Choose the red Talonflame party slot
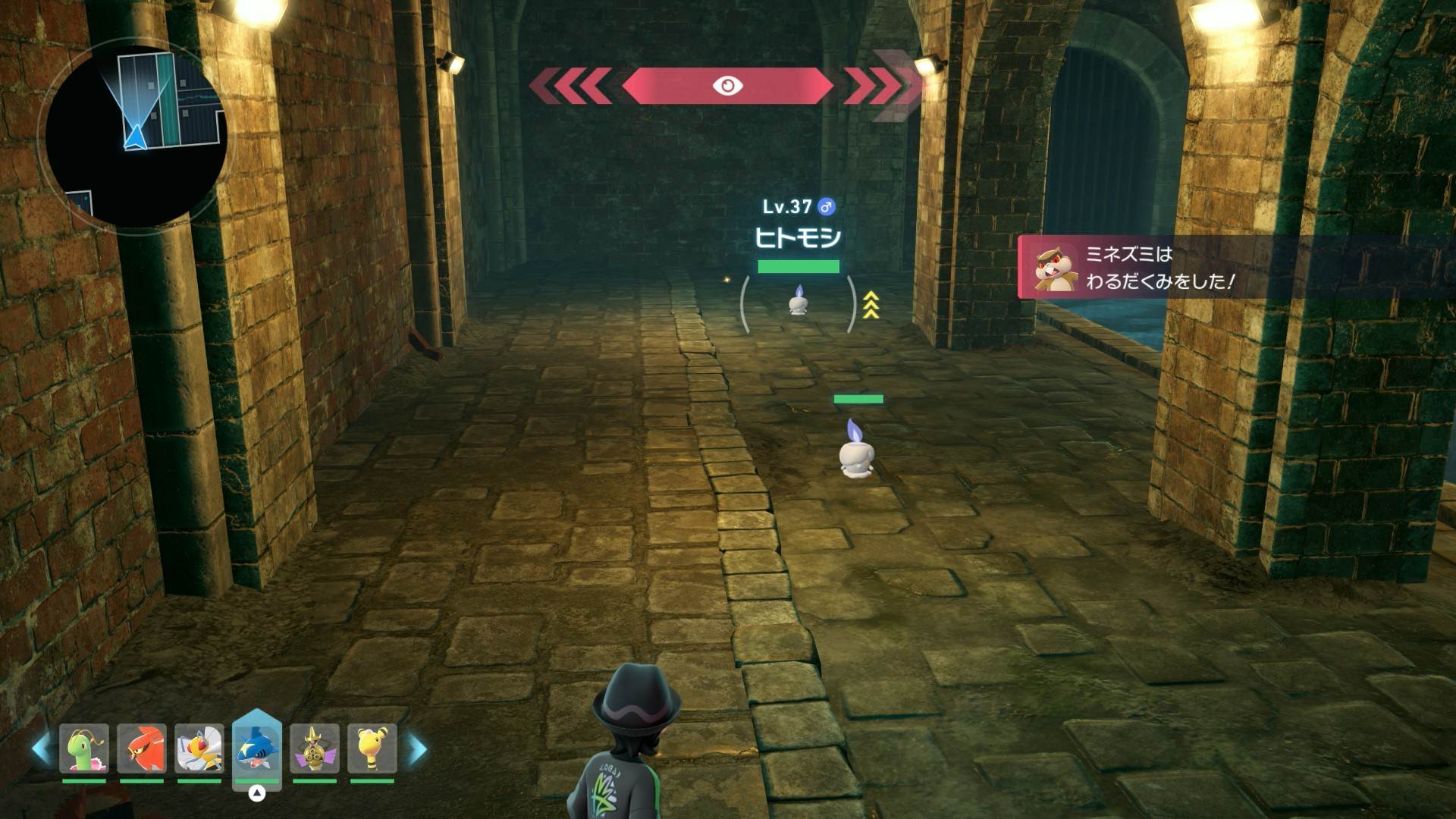Screen dimensions: 1456x819 click(x=142, y=748)
